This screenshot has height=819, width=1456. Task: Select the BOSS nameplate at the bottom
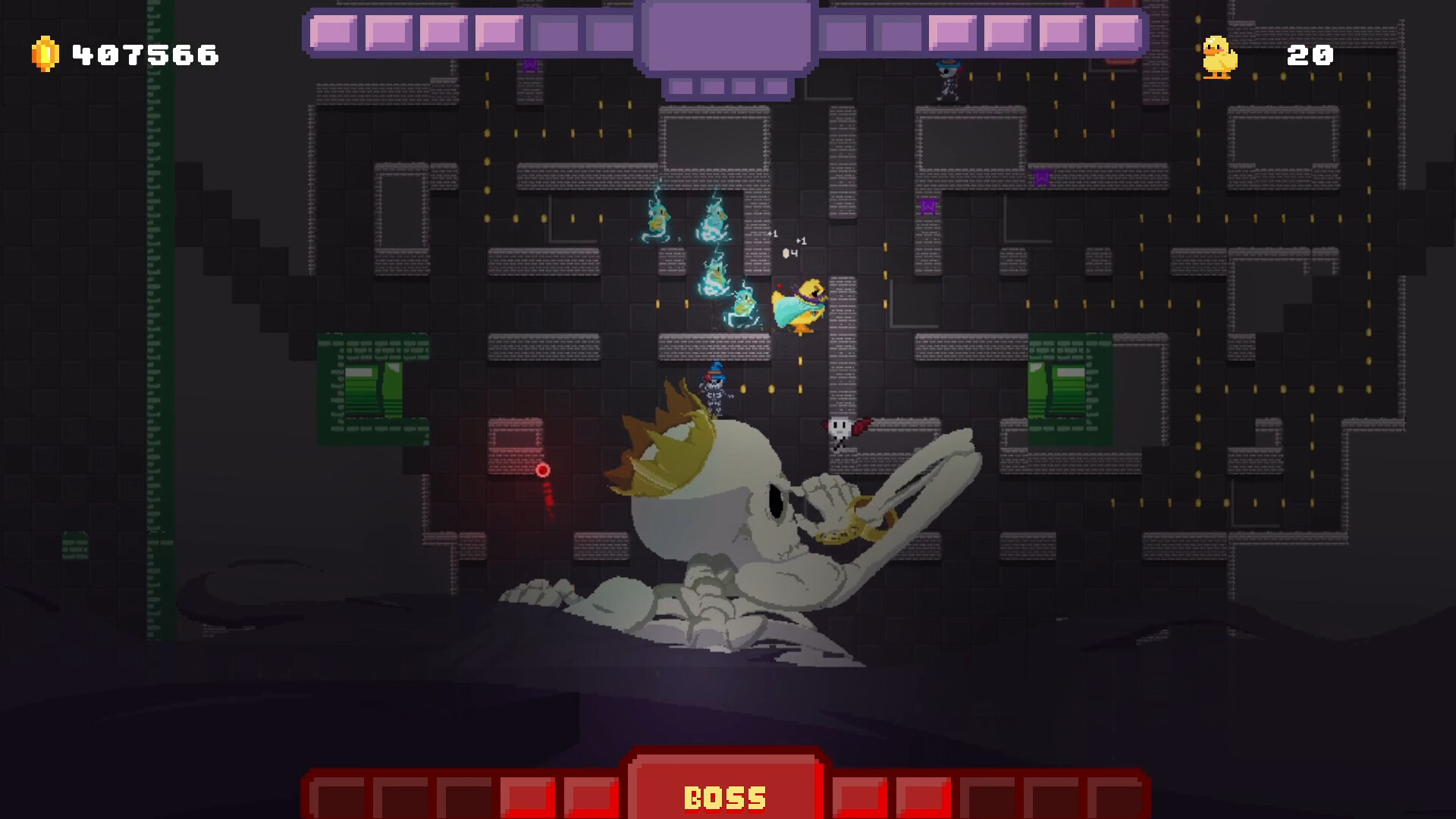tap(726, 795)
